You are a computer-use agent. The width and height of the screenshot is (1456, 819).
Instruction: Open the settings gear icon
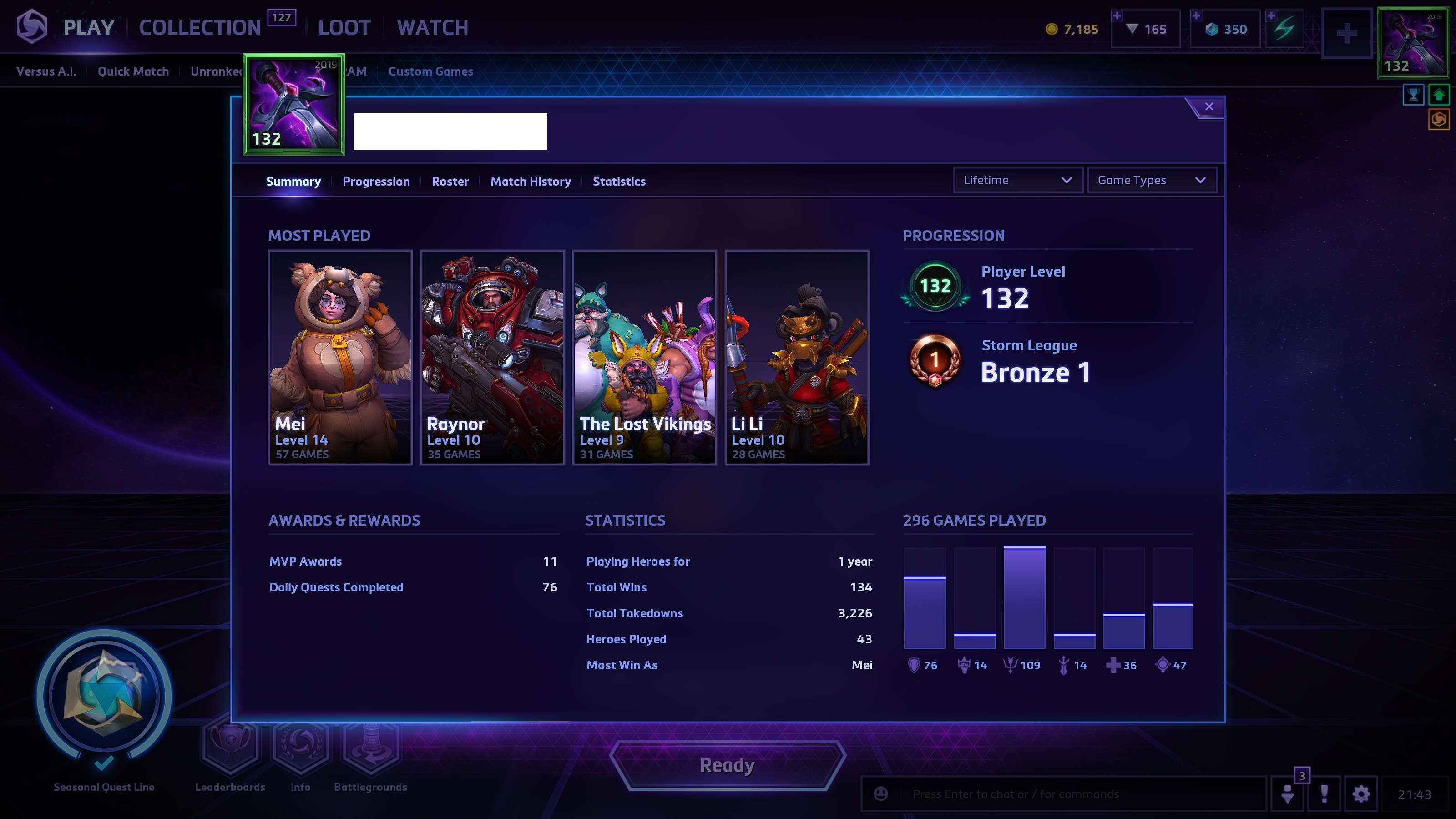pyautogui.click(x=1360, y=794)
